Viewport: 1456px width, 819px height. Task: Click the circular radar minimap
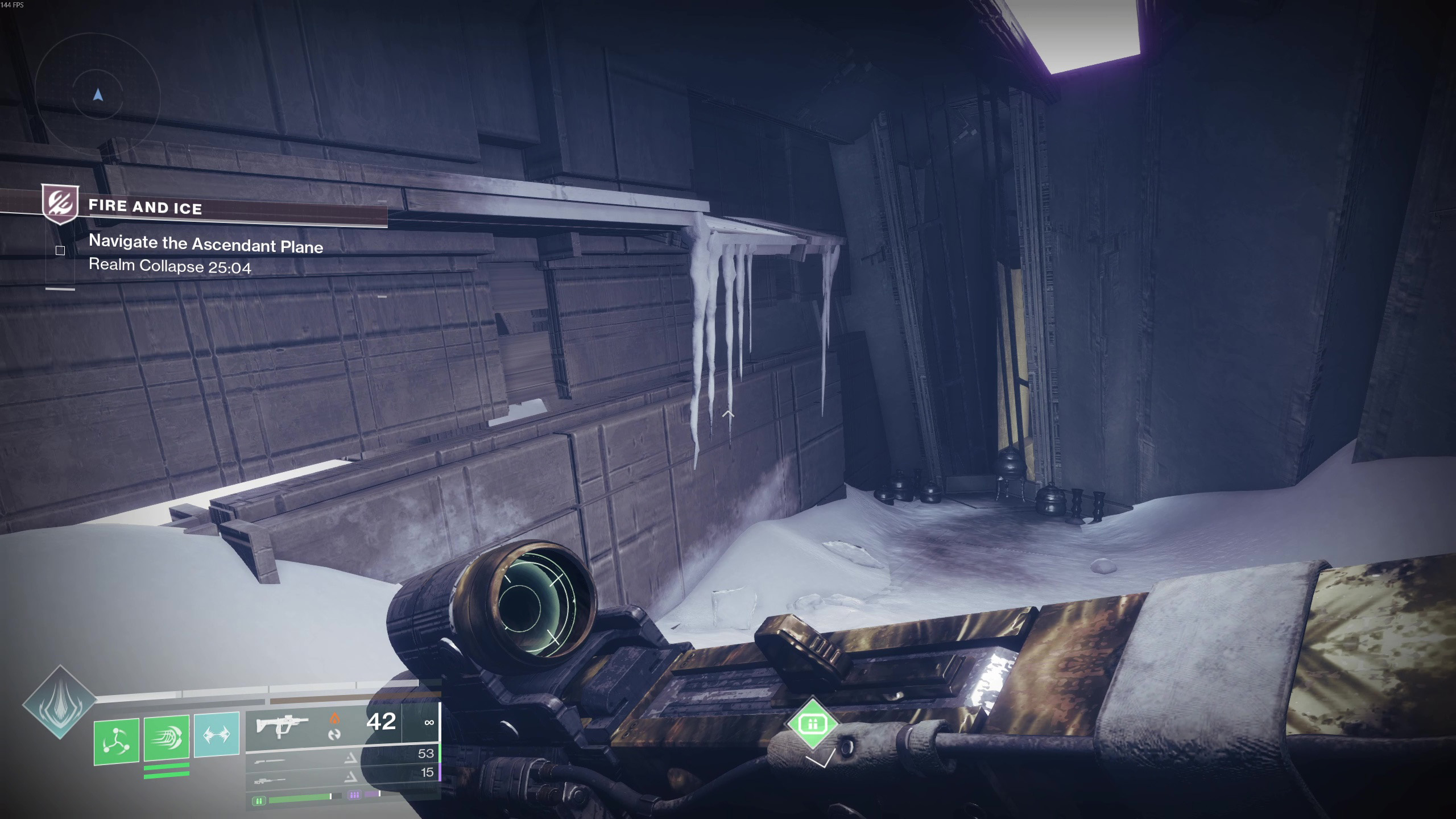tap(98, 96)
